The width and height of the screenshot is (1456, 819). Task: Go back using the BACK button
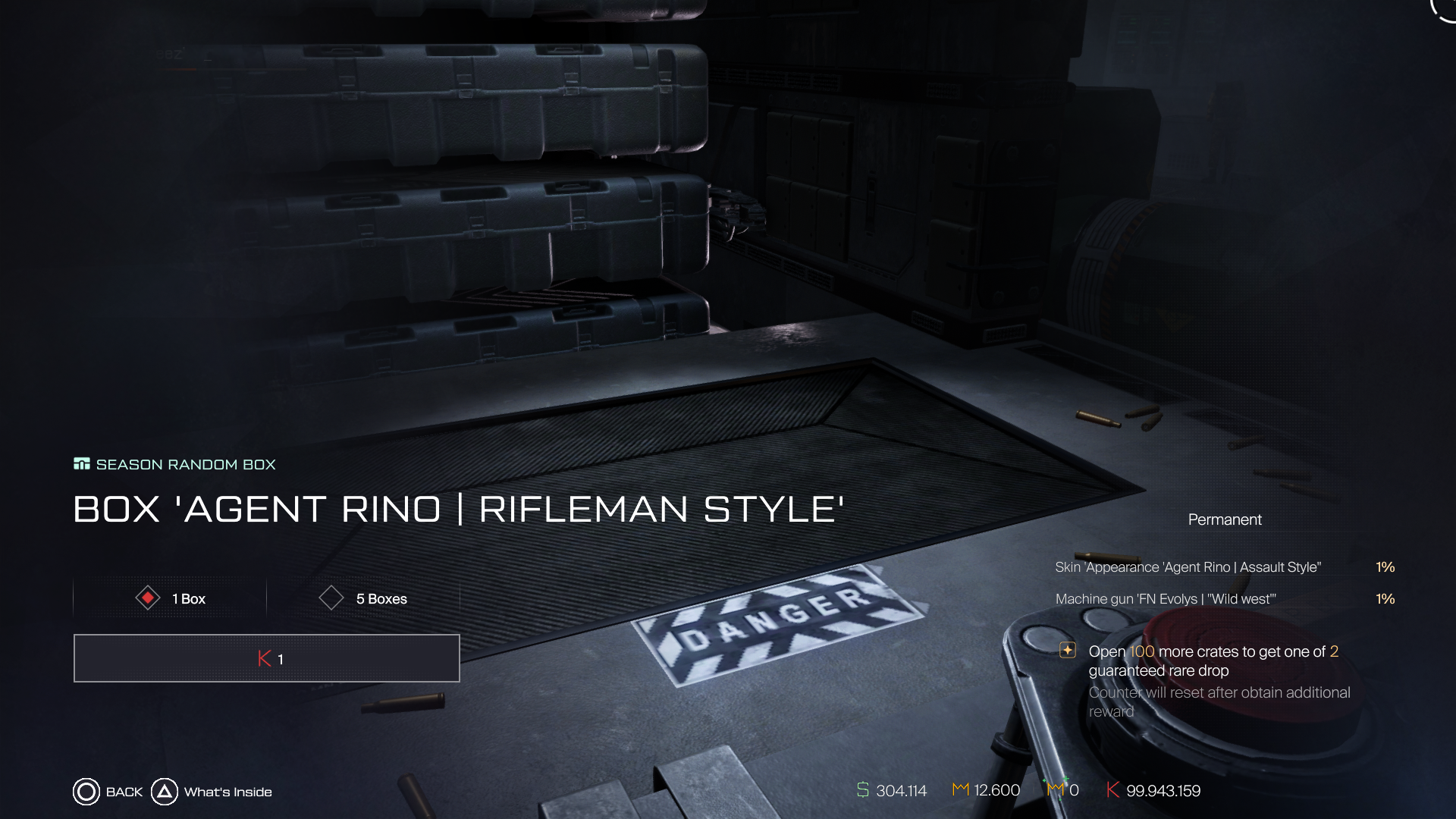108,792
